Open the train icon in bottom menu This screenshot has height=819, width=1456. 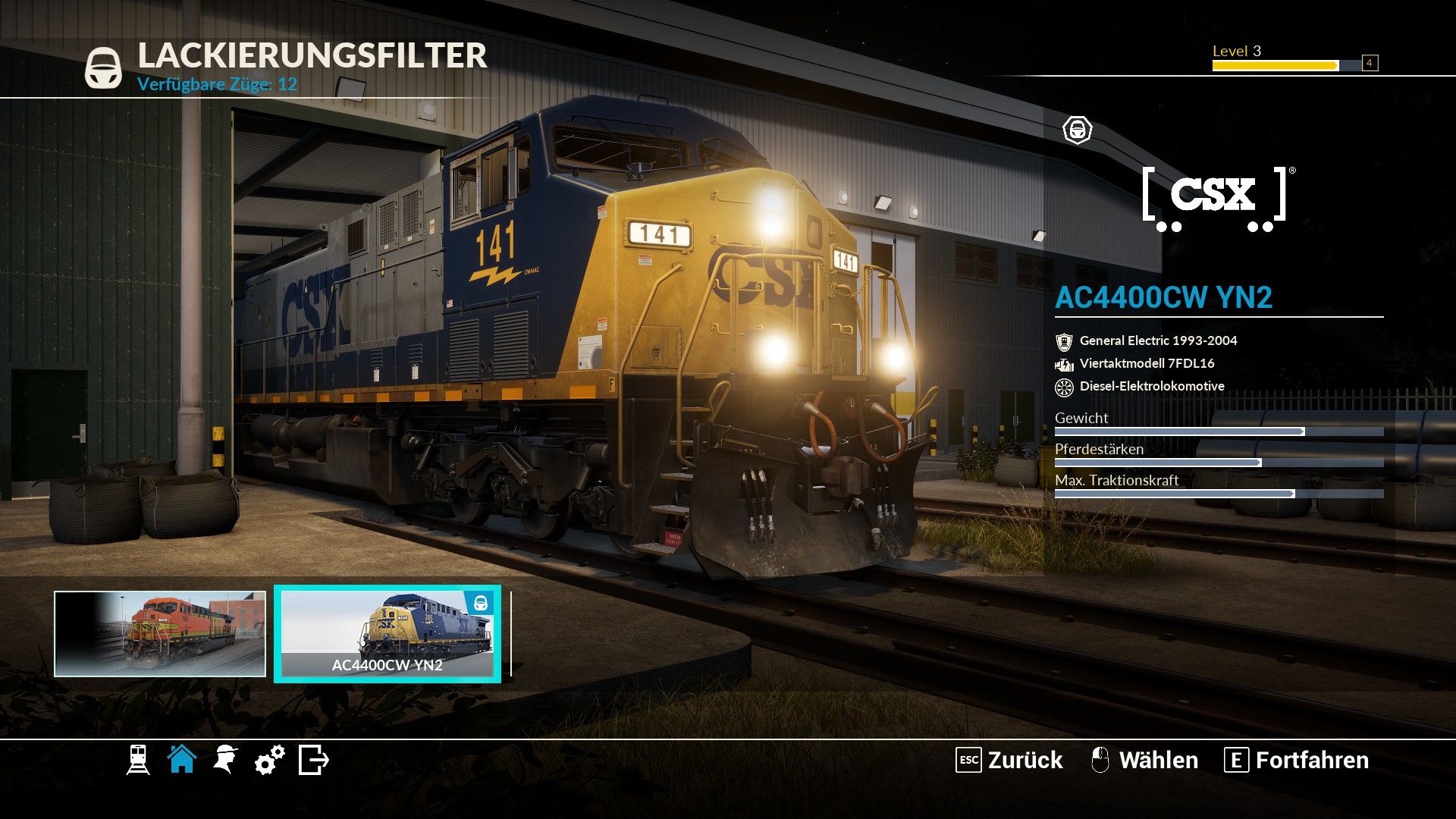[138, 760]
